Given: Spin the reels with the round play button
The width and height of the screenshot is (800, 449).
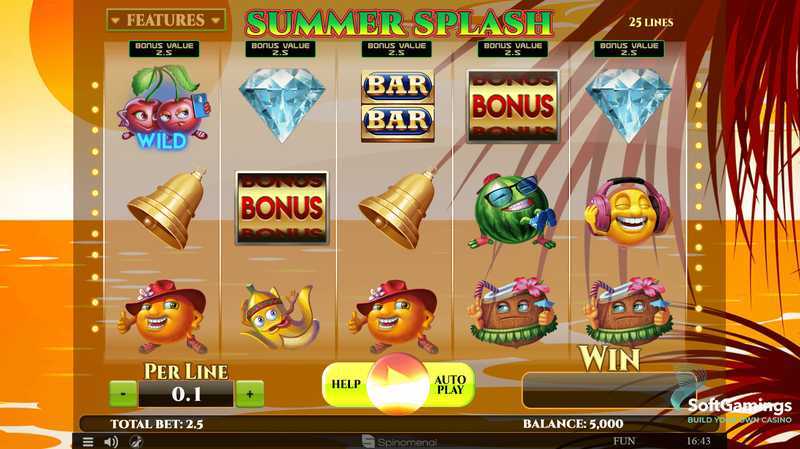Looking at the screenshot, I should [398, 385].
